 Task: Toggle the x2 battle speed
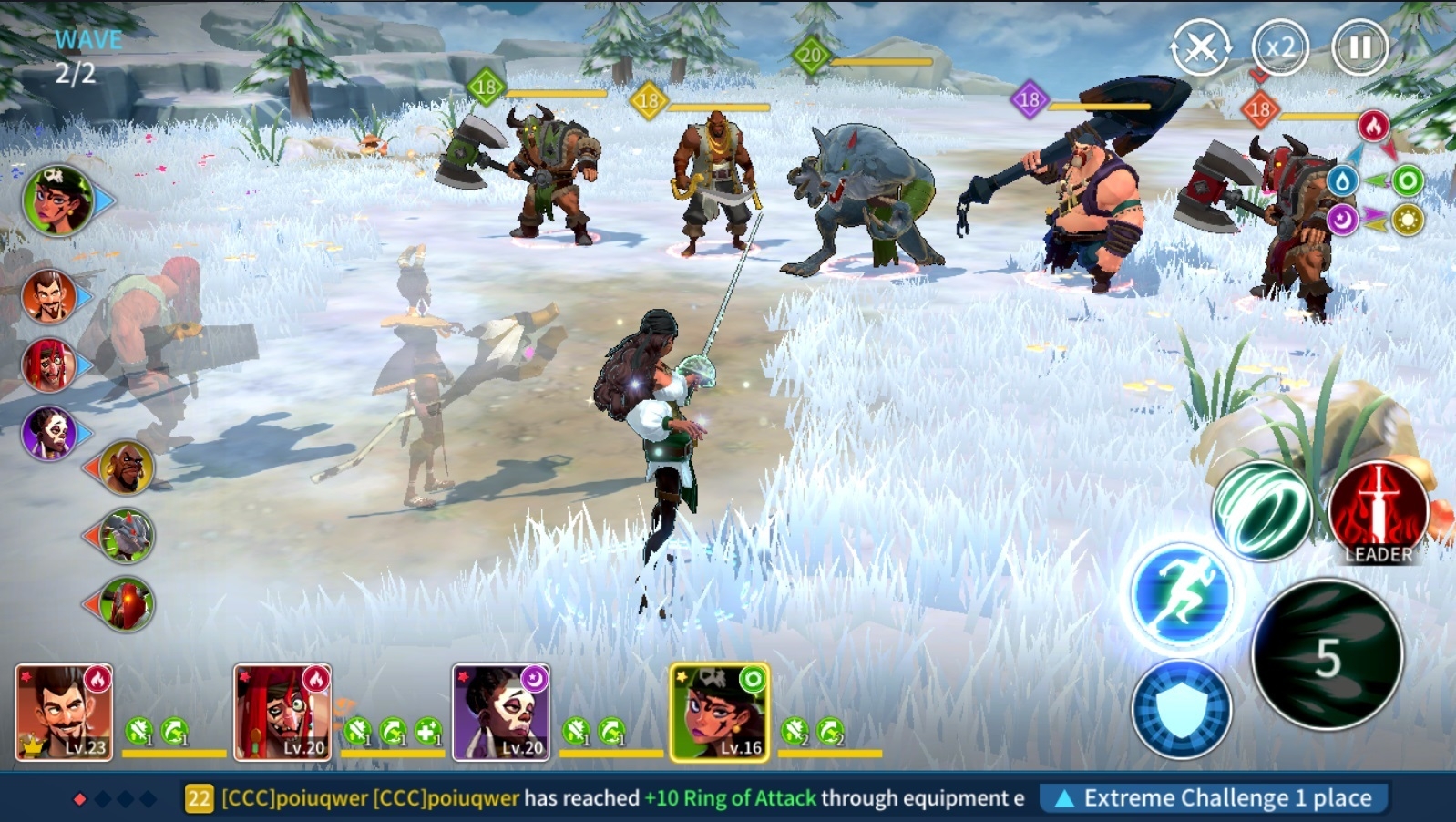coord(1280,46)
